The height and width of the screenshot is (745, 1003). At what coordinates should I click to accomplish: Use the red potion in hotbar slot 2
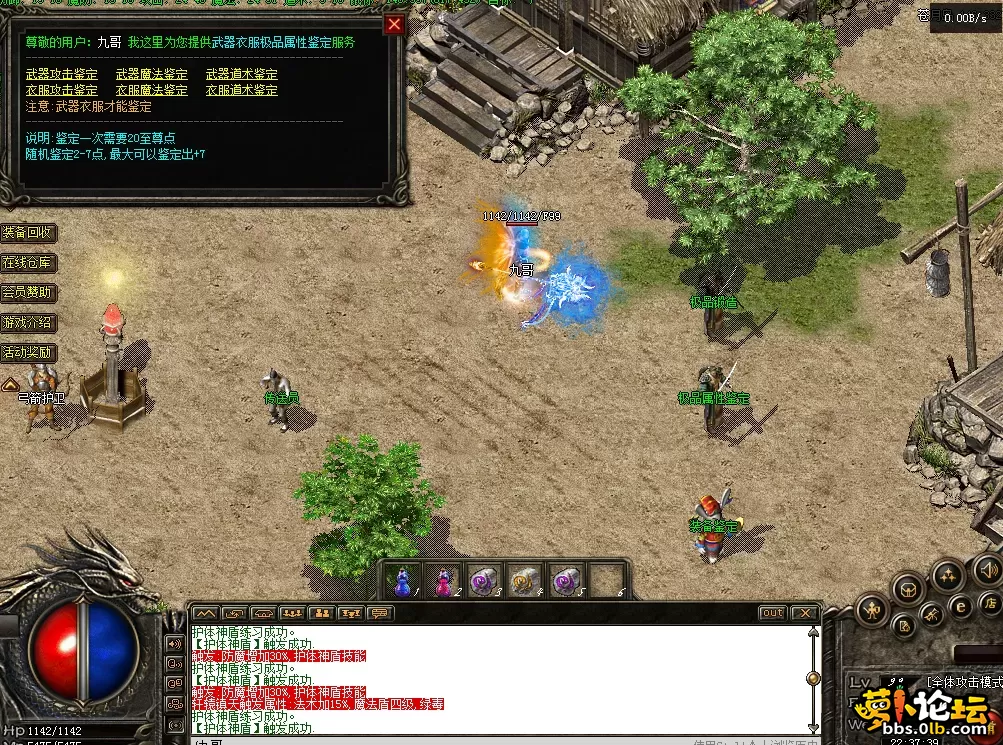443,581
